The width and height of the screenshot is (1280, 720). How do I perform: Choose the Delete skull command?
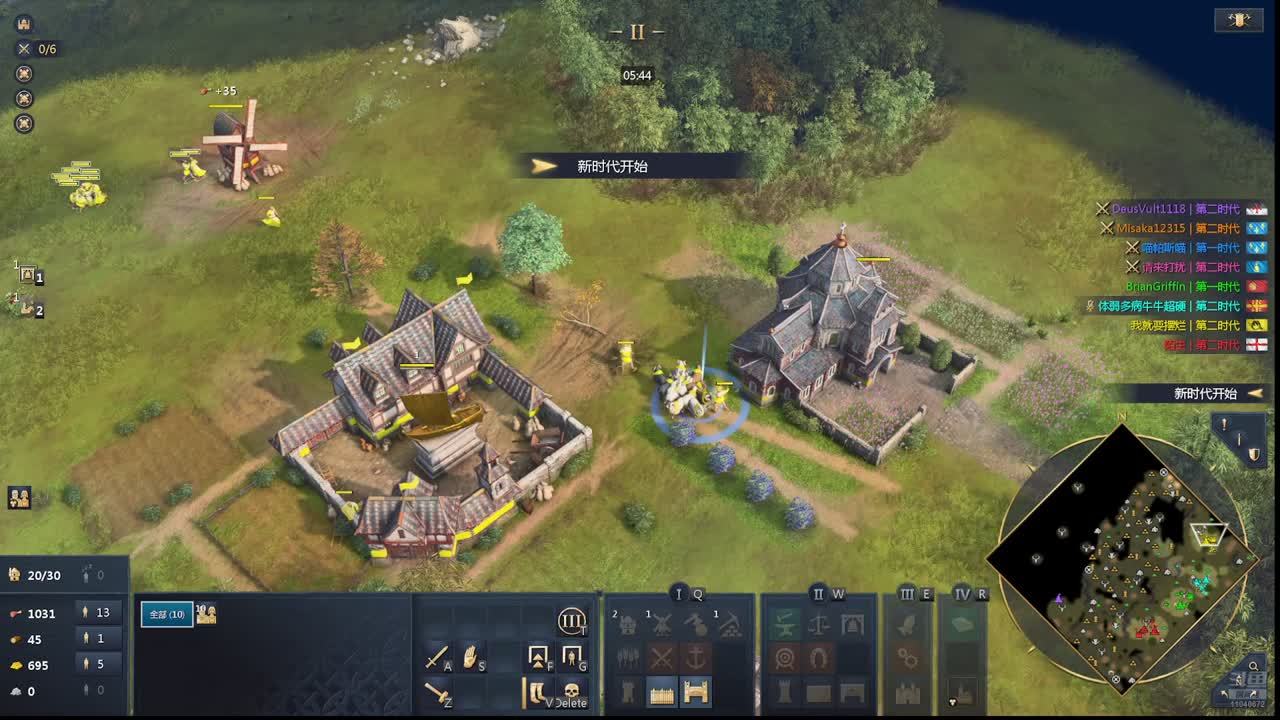click(x=571, y=691)
